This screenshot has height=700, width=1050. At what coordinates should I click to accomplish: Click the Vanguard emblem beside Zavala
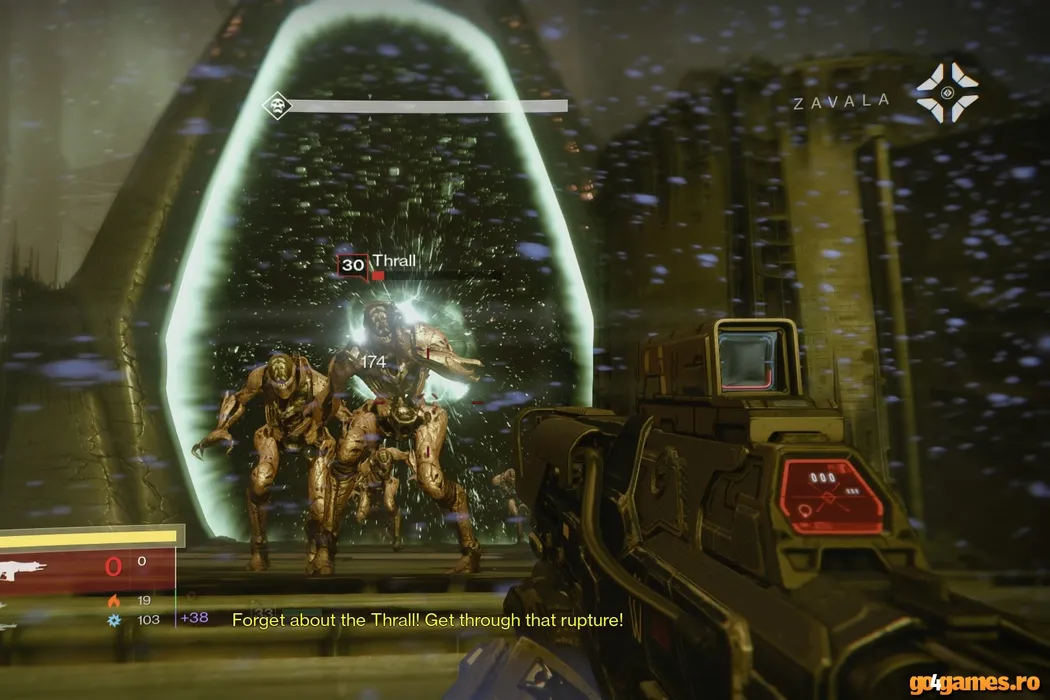point(945,93)
